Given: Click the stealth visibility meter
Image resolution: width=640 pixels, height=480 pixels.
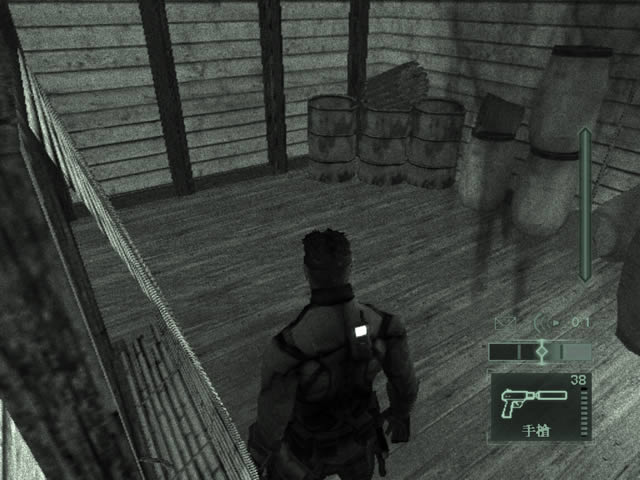Looking at the screenshot, I should (540, 351).
